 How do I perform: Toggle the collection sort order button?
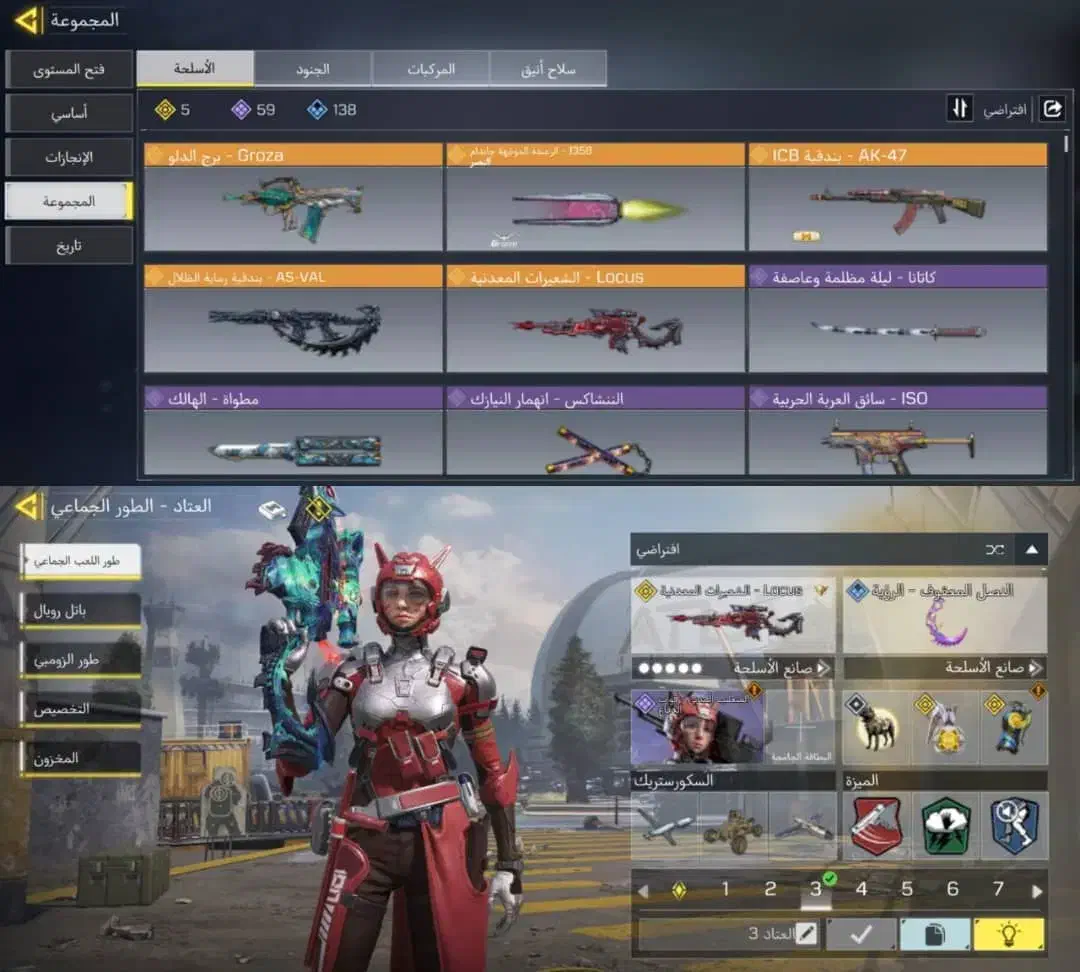[x=960, y=109]
